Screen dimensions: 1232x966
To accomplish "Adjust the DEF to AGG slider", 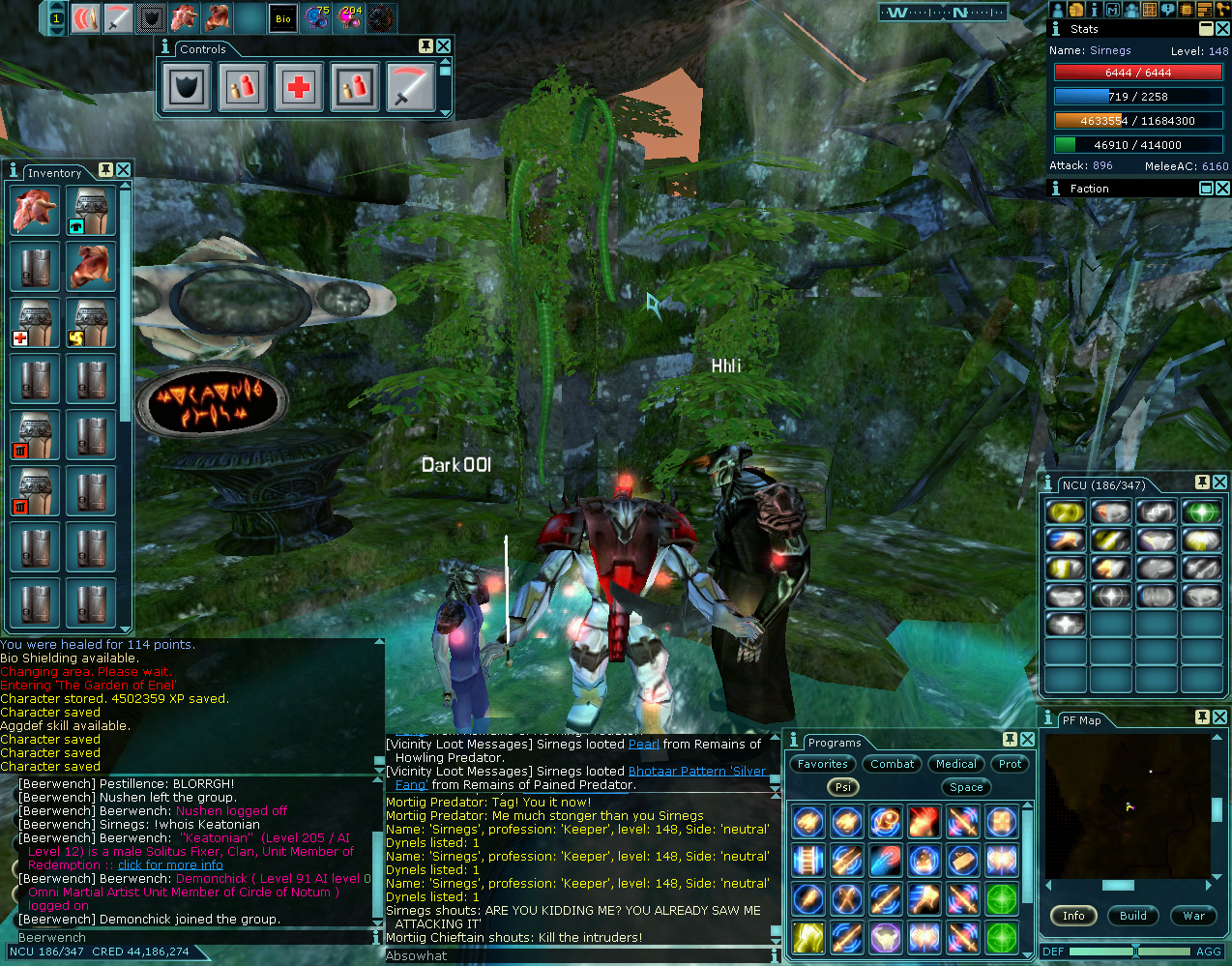I will click(1135, 951).
